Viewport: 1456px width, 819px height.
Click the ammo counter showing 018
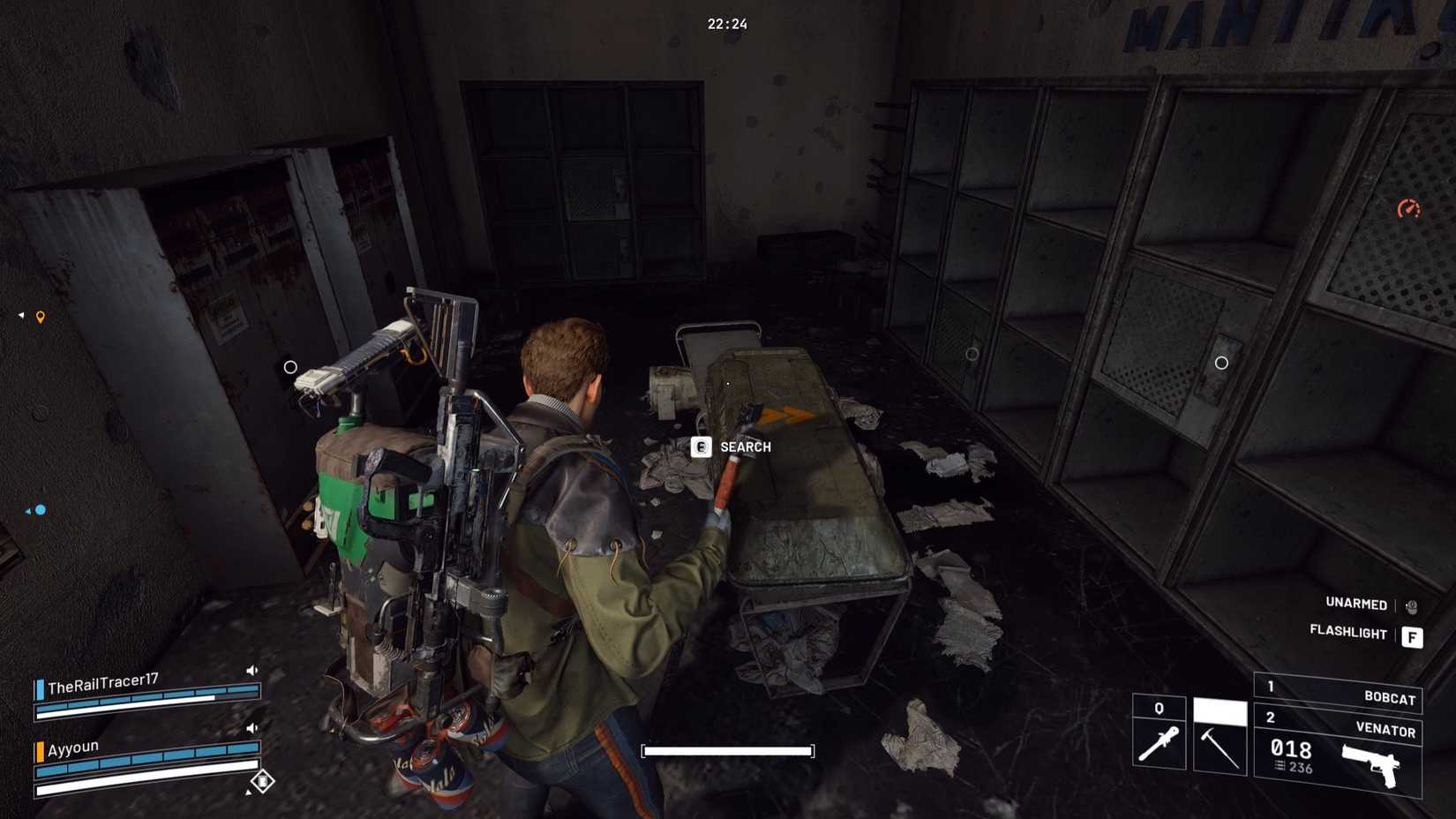pos(1292,749)
